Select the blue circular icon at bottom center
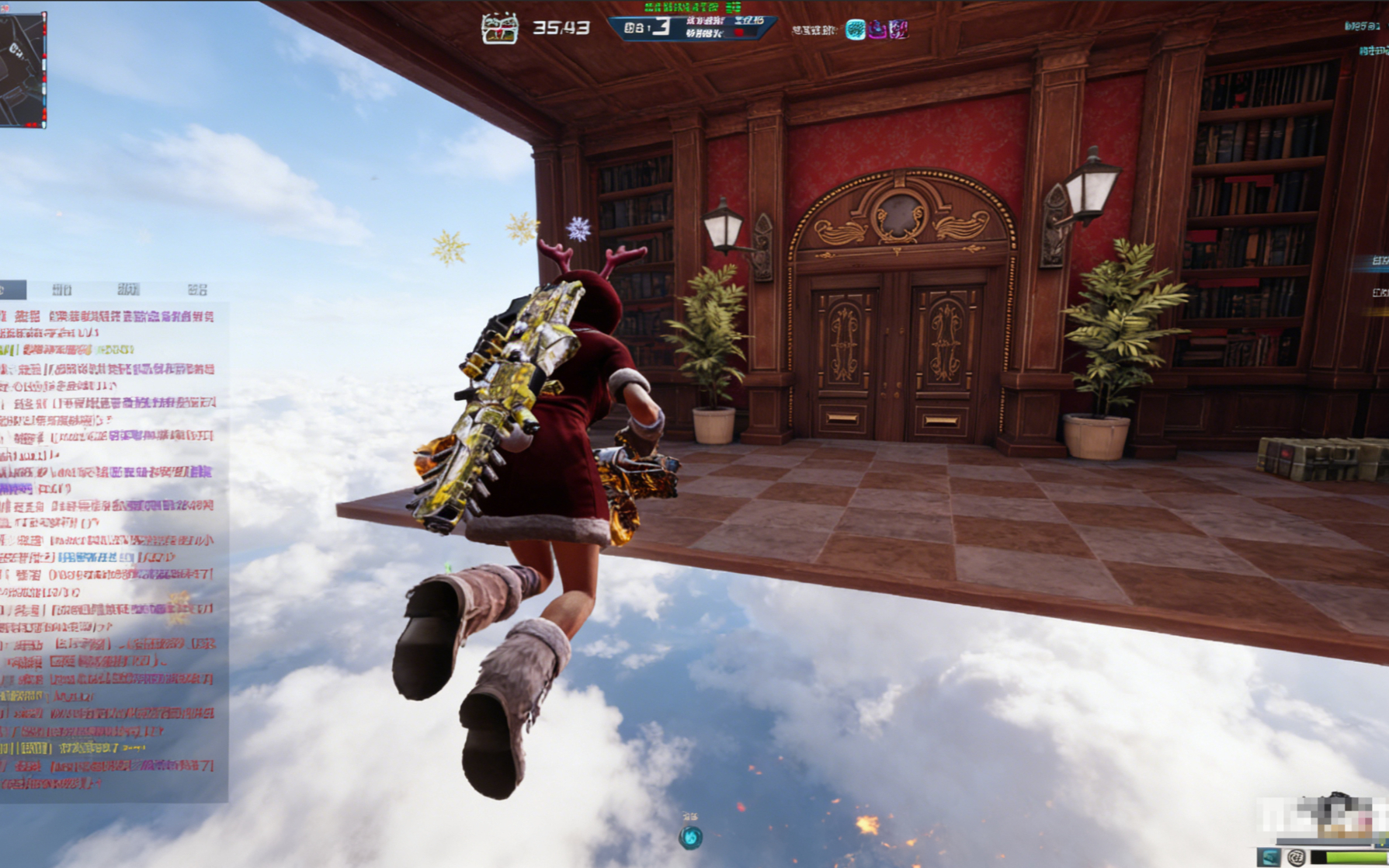 point(690,837)
